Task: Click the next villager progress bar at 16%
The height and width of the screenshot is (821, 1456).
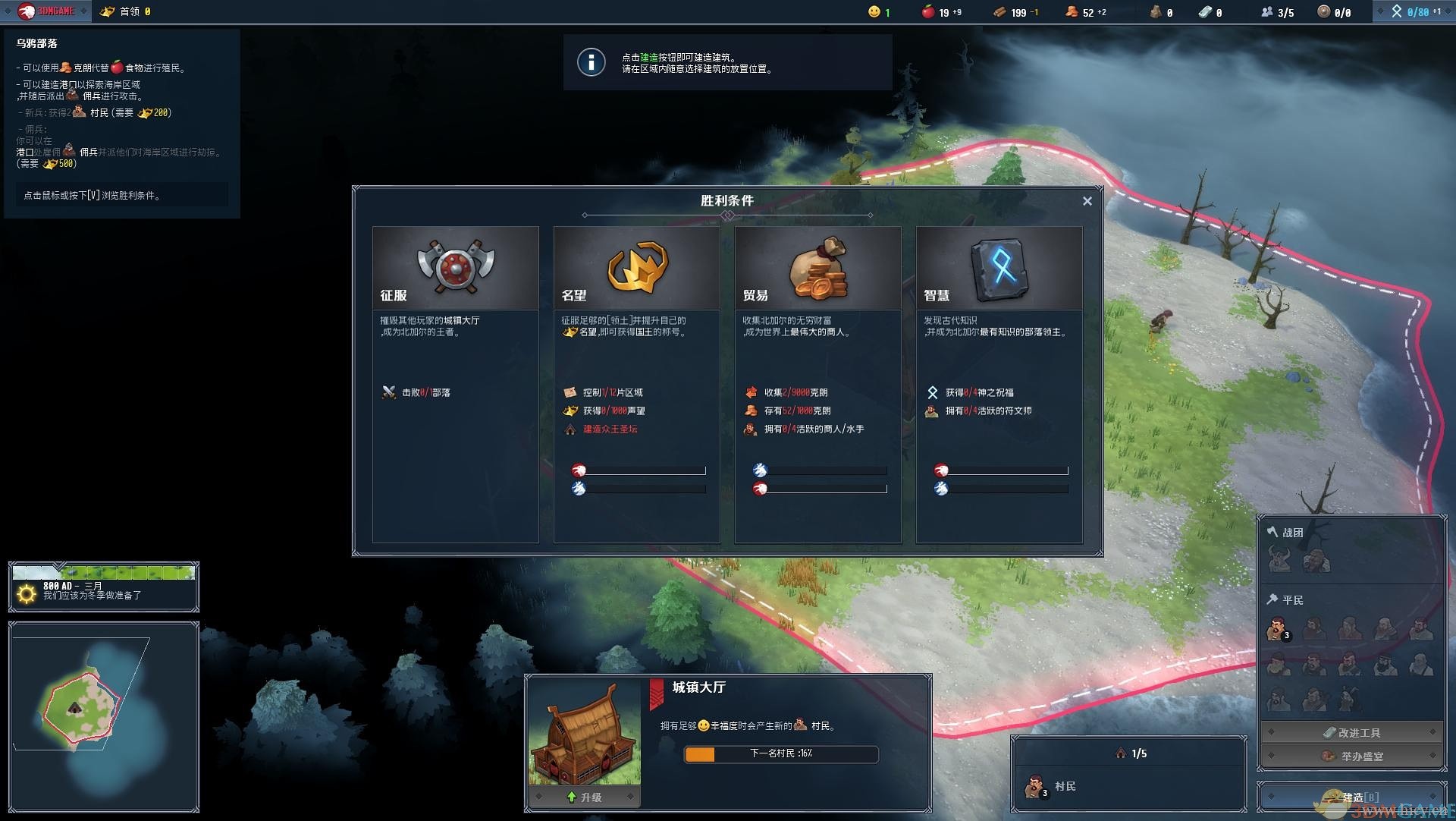Action: point(780,754)
